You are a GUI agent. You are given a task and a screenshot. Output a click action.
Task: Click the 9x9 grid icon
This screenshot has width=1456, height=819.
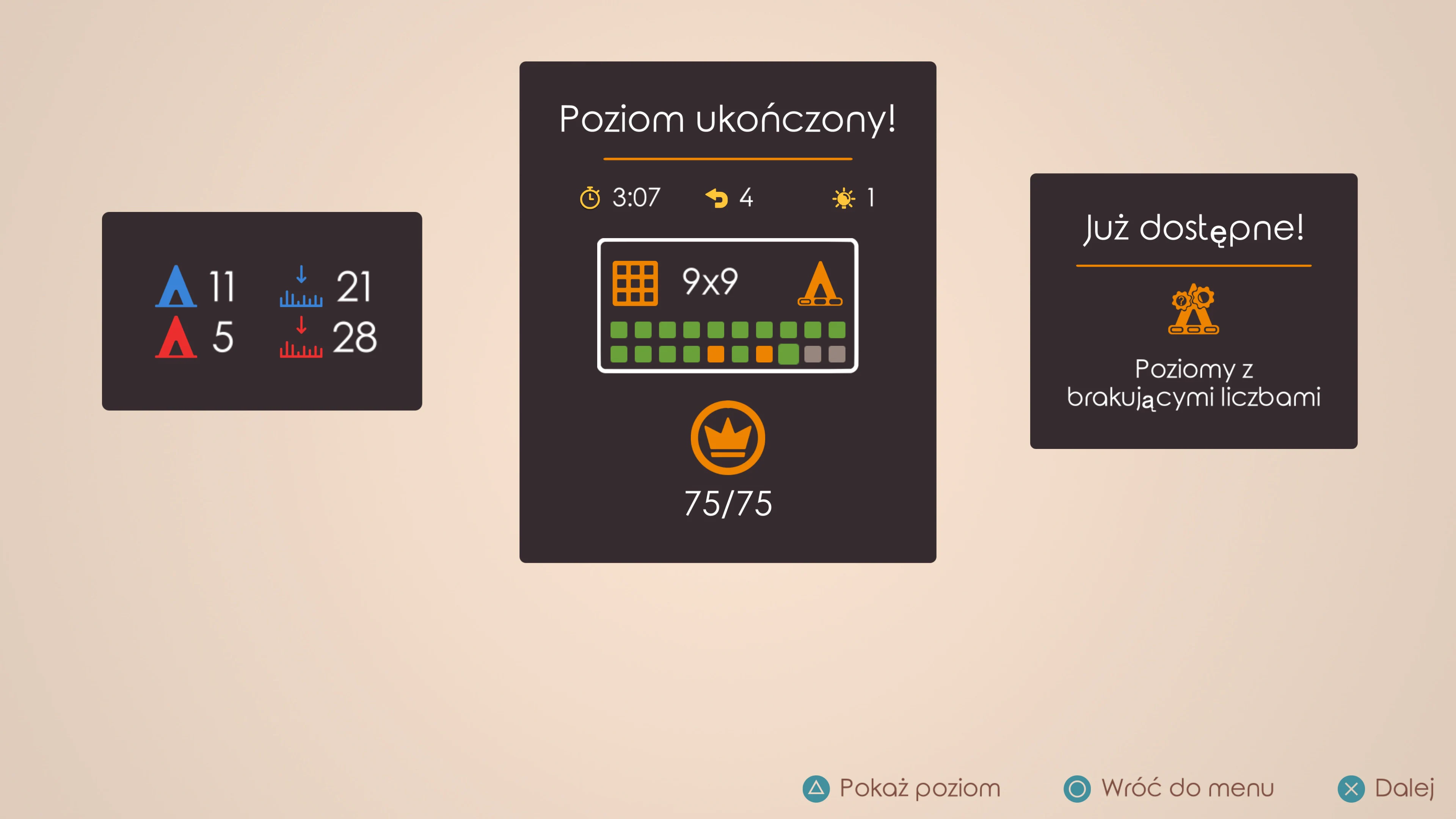point(636,284)
